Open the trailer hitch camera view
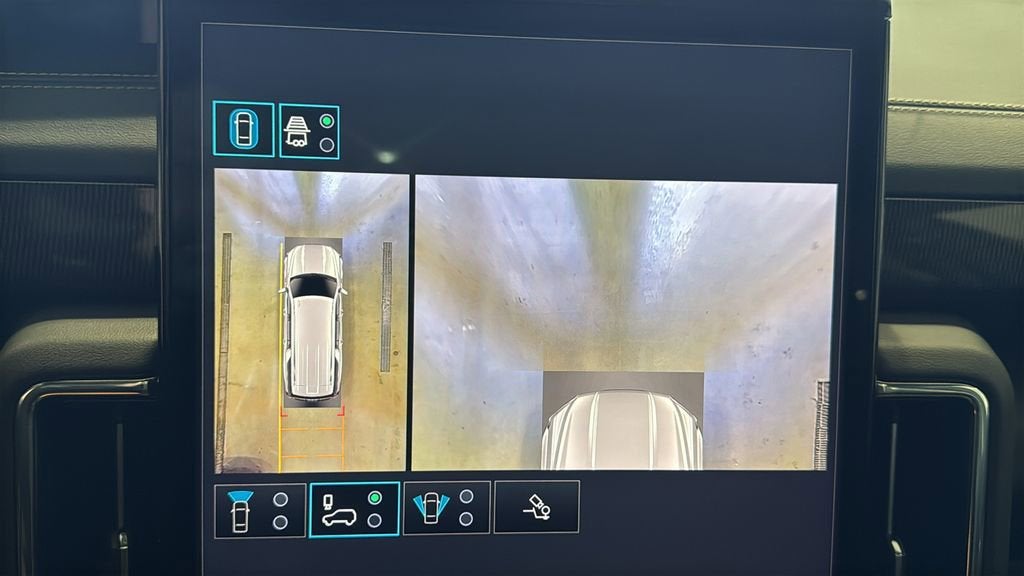The image size is (1024, 576). 536,507
